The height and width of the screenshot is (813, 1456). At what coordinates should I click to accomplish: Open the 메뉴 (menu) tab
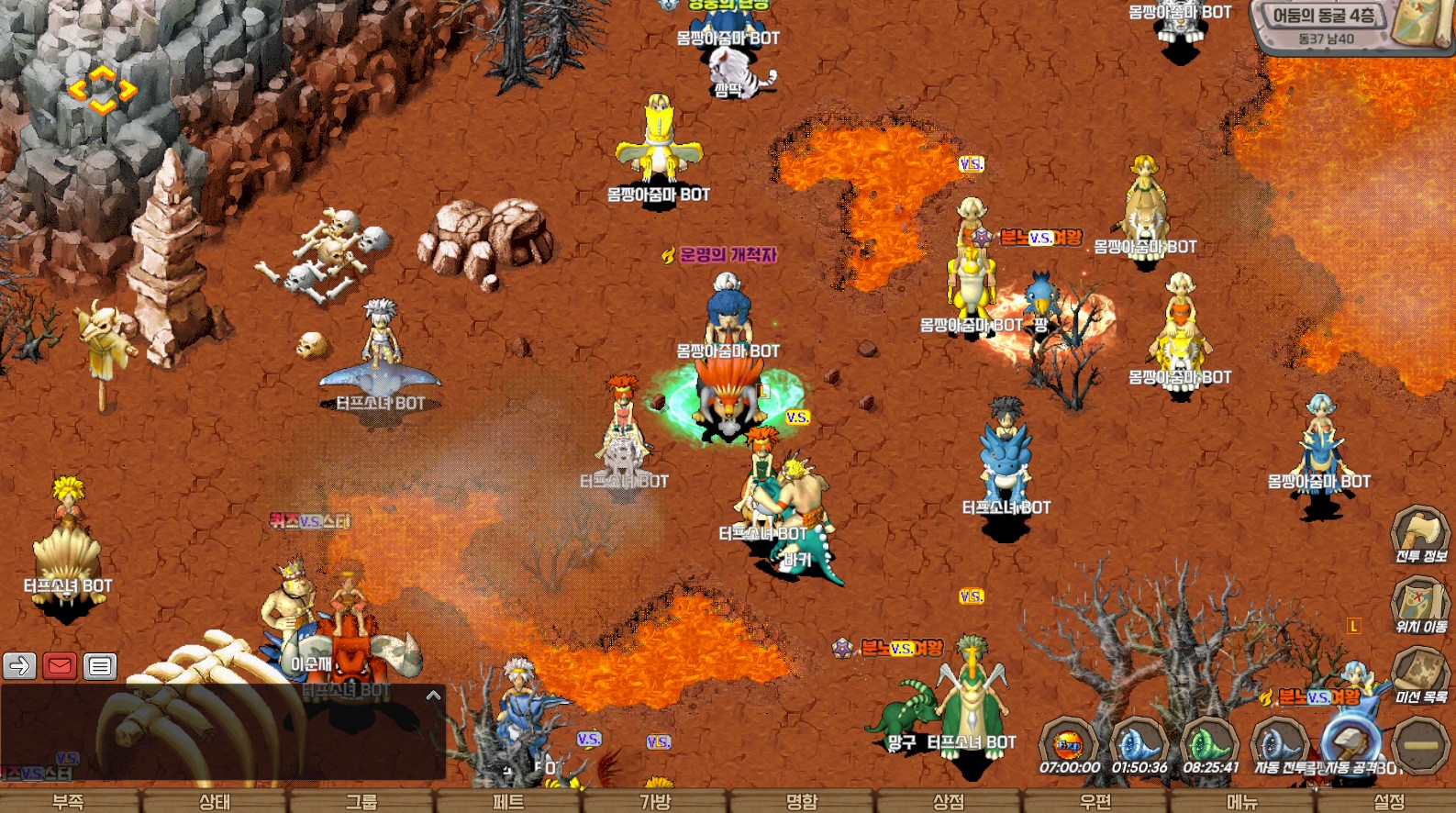pos(1242,801)
